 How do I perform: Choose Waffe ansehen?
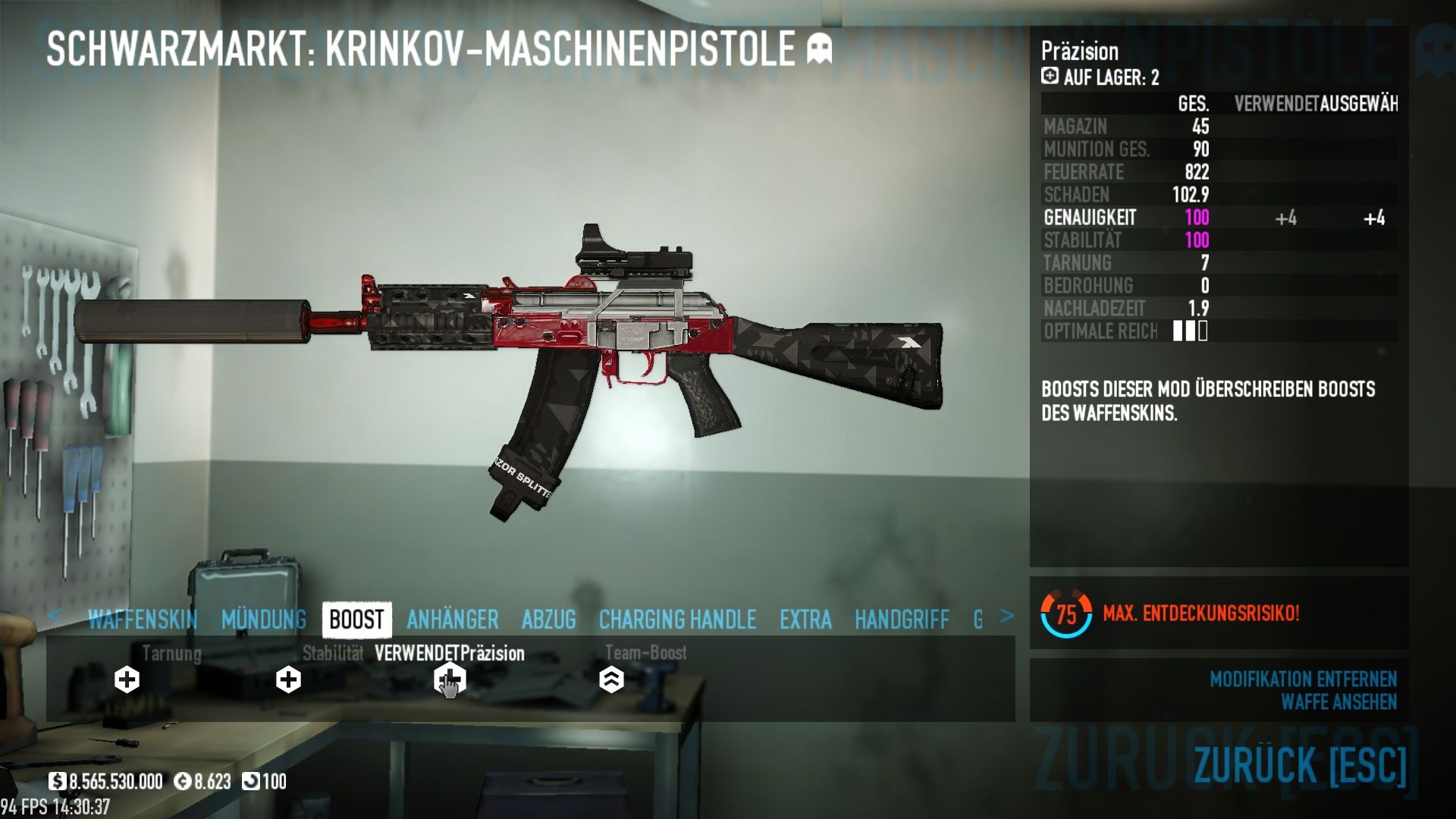1338,702
